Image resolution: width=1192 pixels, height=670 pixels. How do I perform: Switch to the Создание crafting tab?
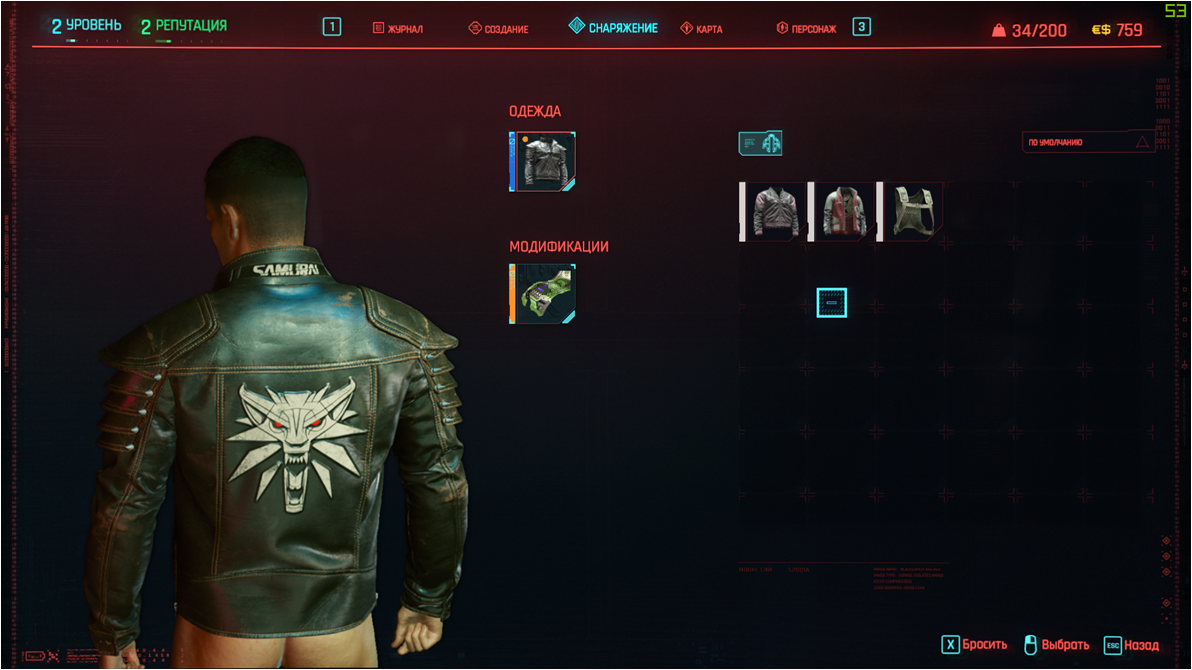tap(498, 29)
